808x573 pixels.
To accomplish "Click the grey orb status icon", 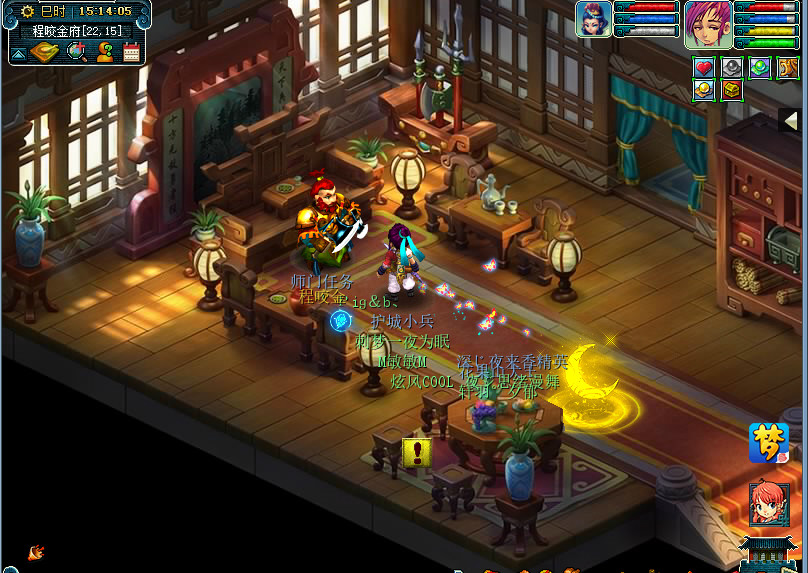I will click(732, 68).
